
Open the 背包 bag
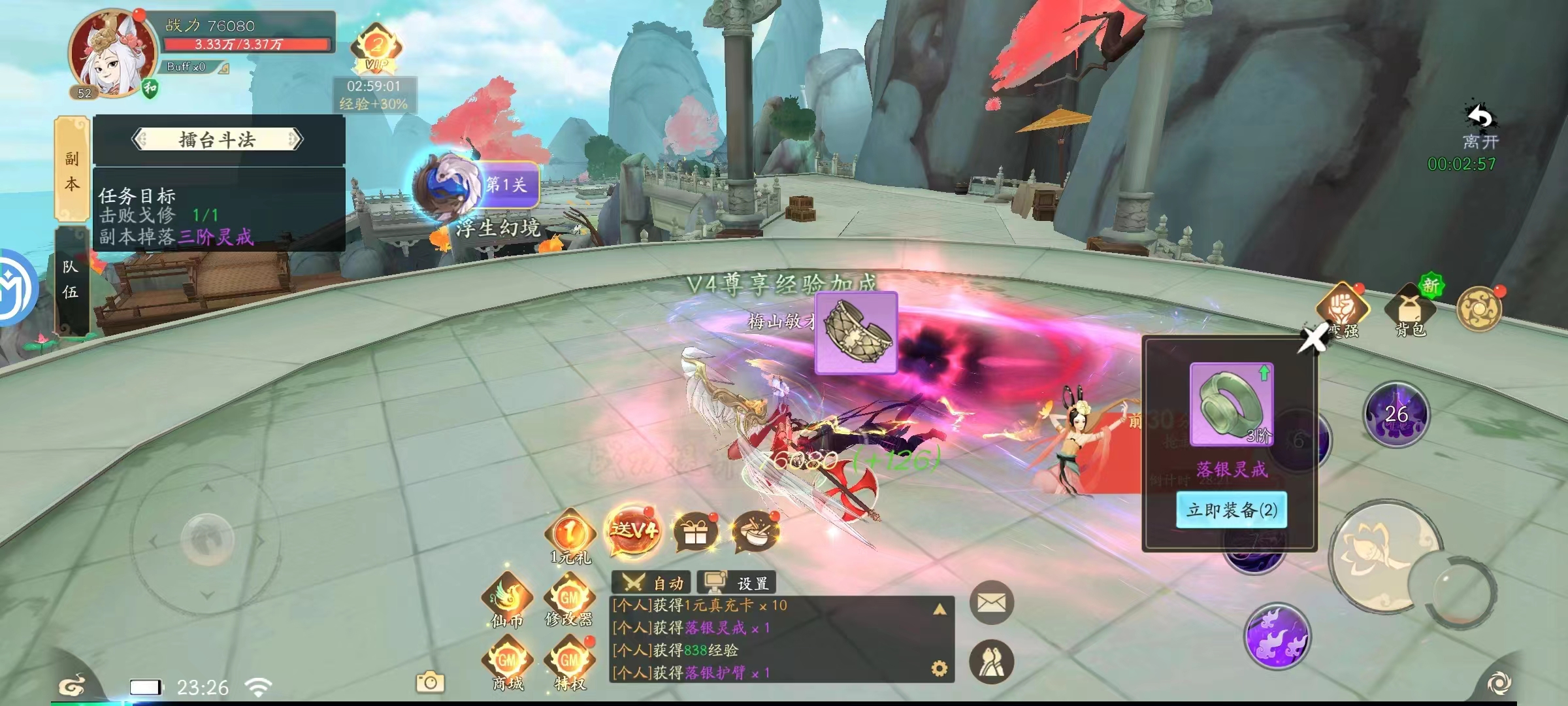[1410, 311]
